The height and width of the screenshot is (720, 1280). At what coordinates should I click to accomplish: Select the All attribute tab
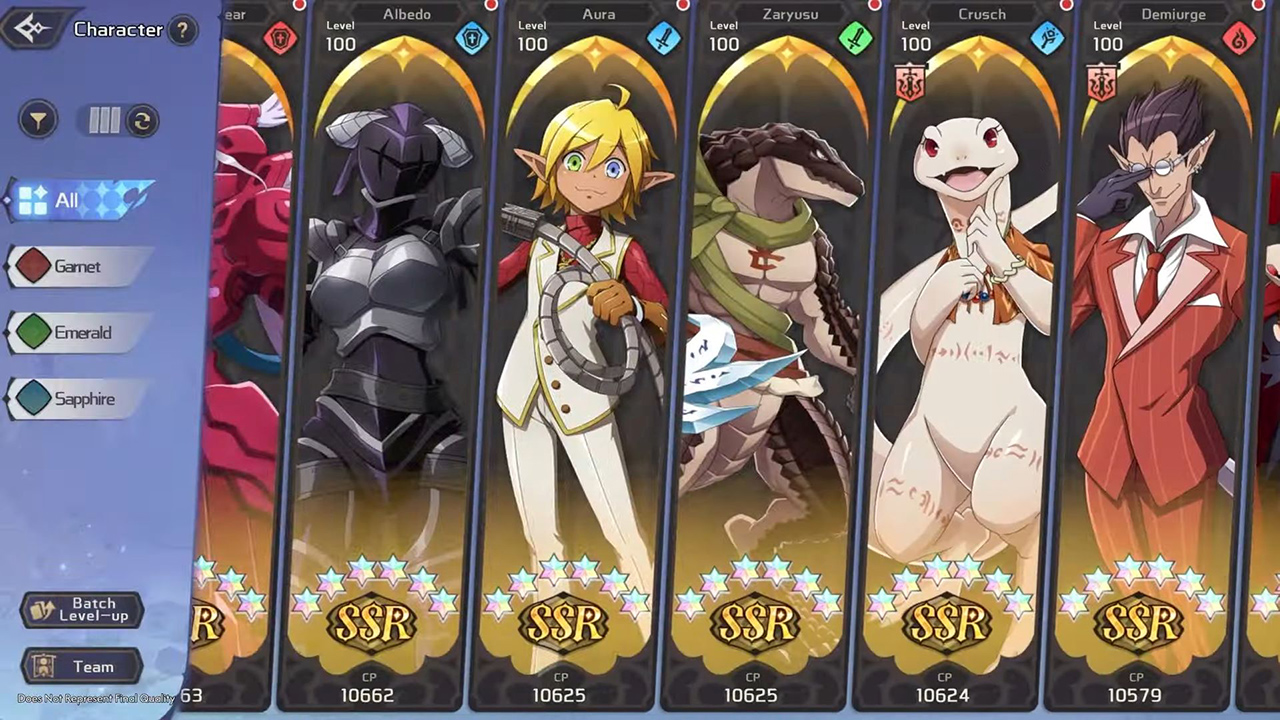[80, 200]
